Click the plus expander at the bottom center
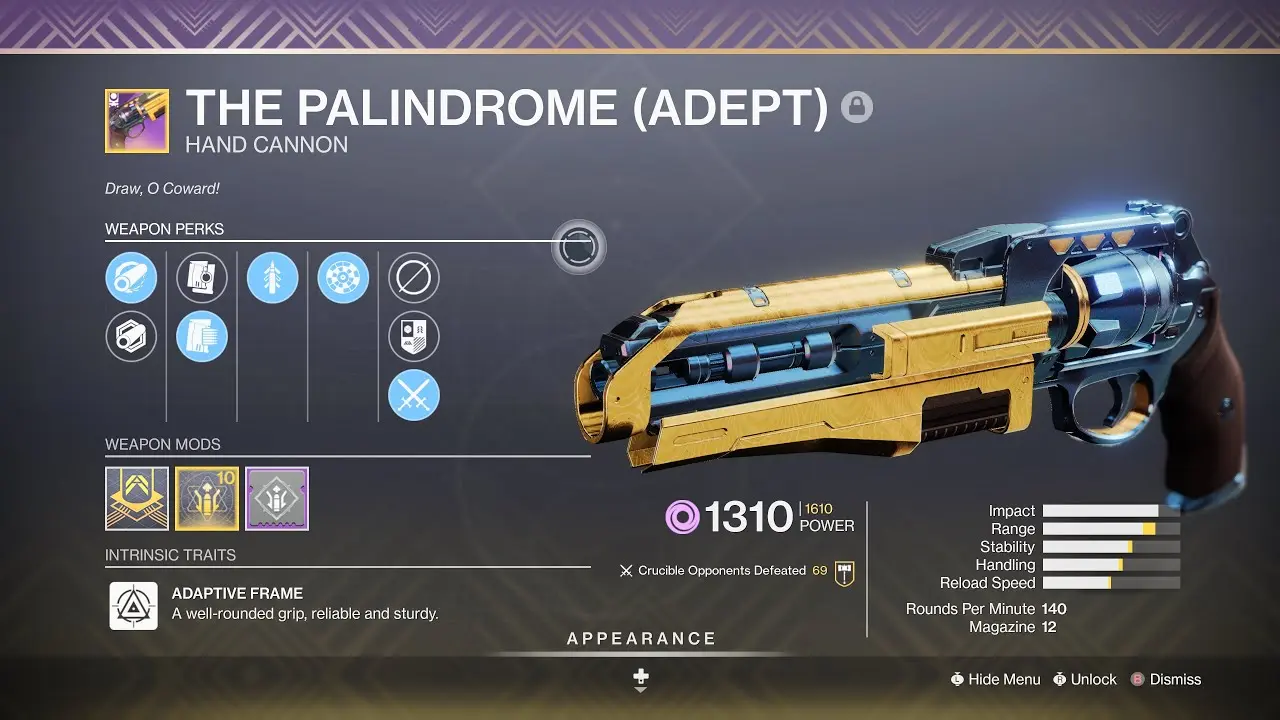1280x720 pixels. point(640,678)
